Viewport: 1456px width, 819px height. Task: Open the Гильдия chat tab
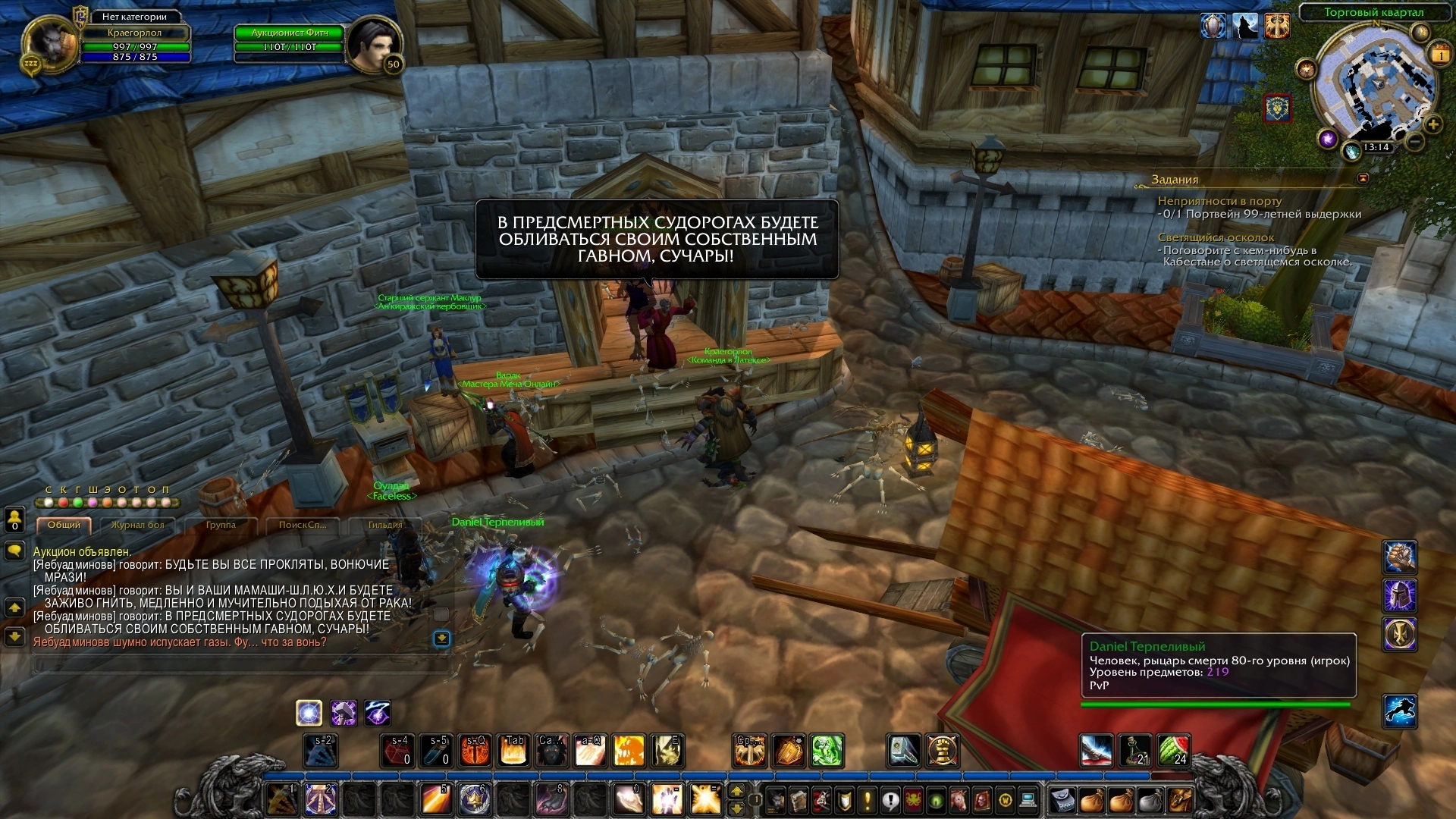click(x=385, y=525)
